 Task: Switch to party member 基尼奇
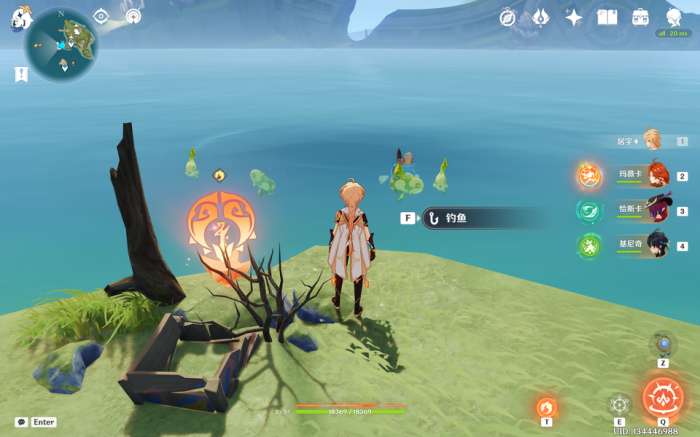[656, 245]
